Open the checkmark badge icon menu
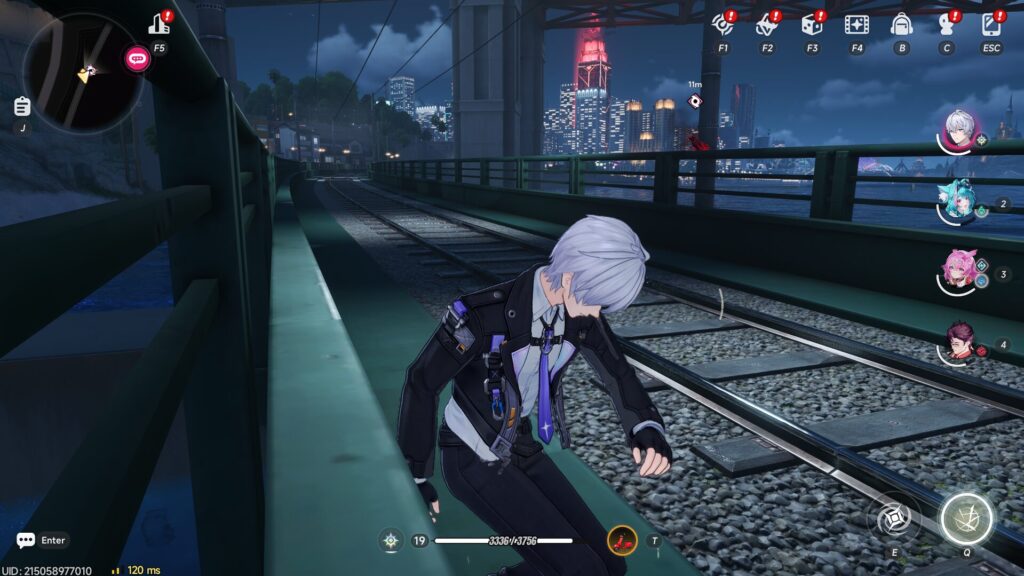The height and width of the screenshot is (576, 1024). pos(767,24)
